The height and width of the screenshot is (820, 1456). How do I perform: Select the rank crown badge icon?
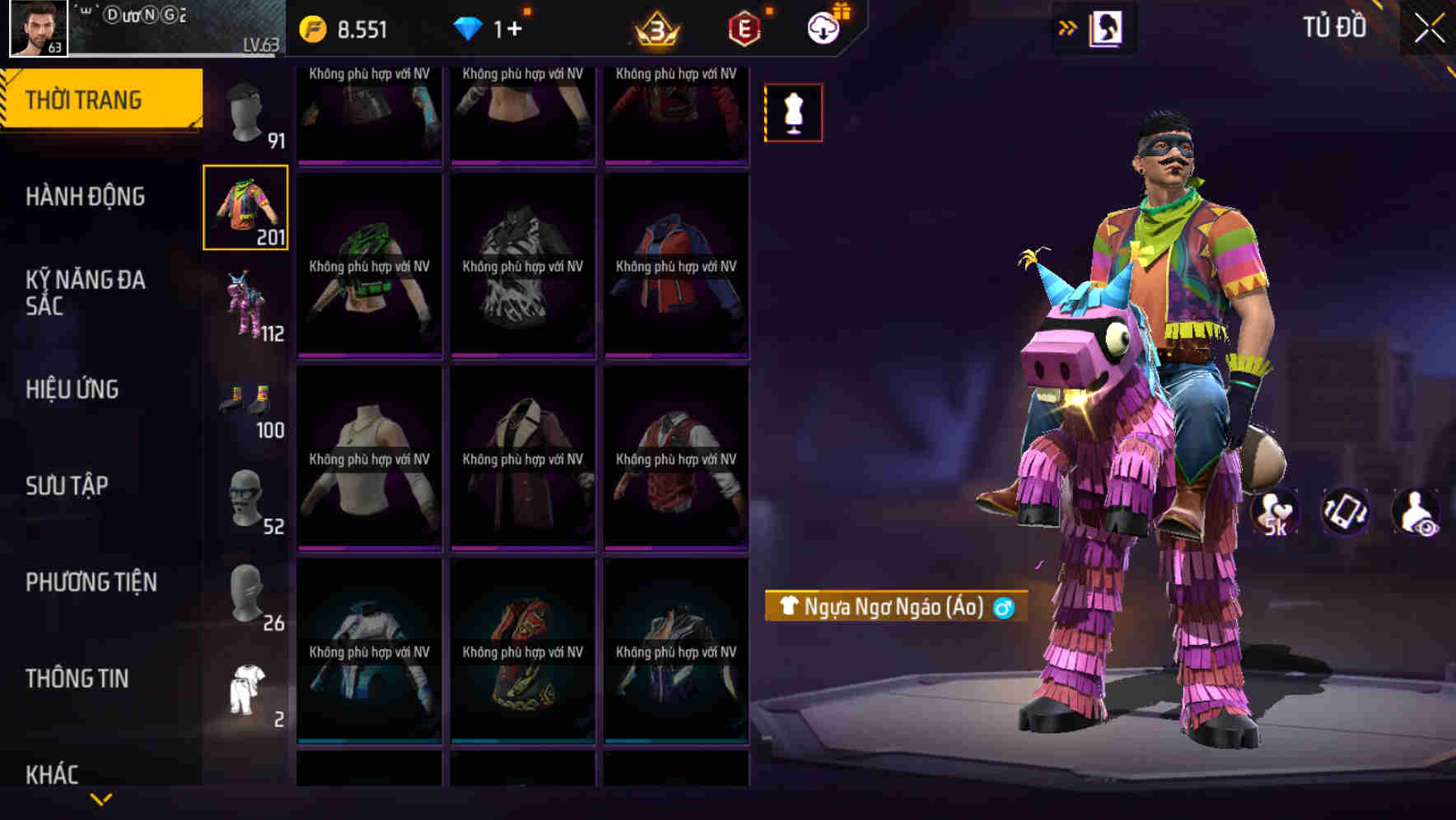(655, 26)
